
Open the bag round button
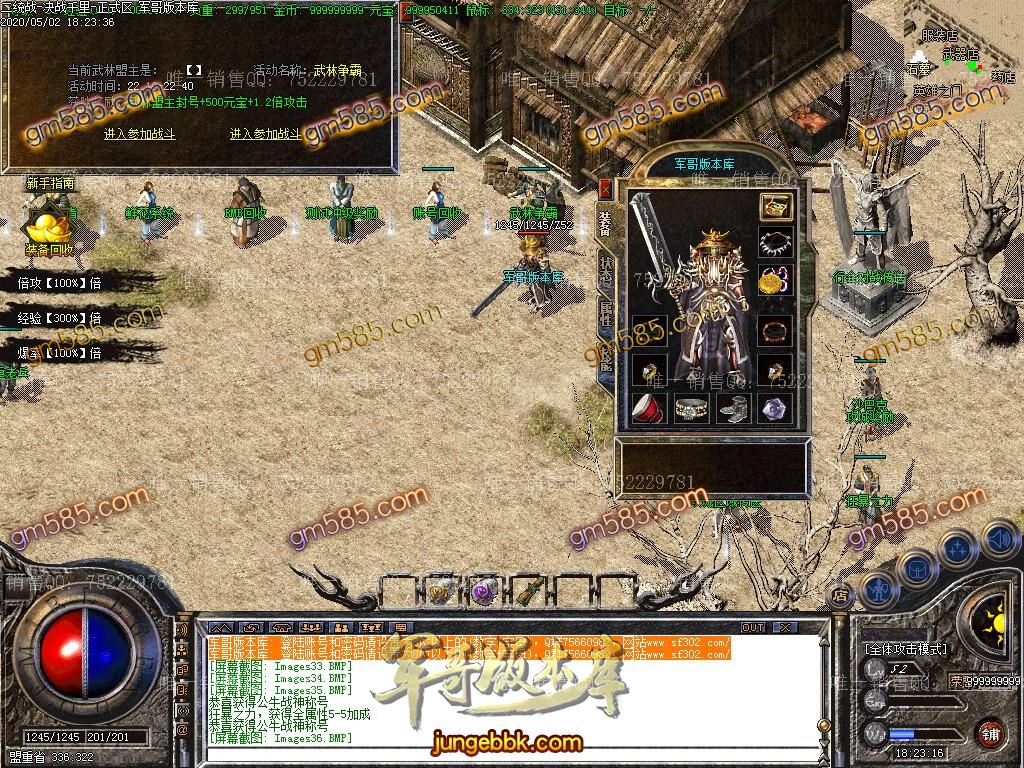point(917,568)
